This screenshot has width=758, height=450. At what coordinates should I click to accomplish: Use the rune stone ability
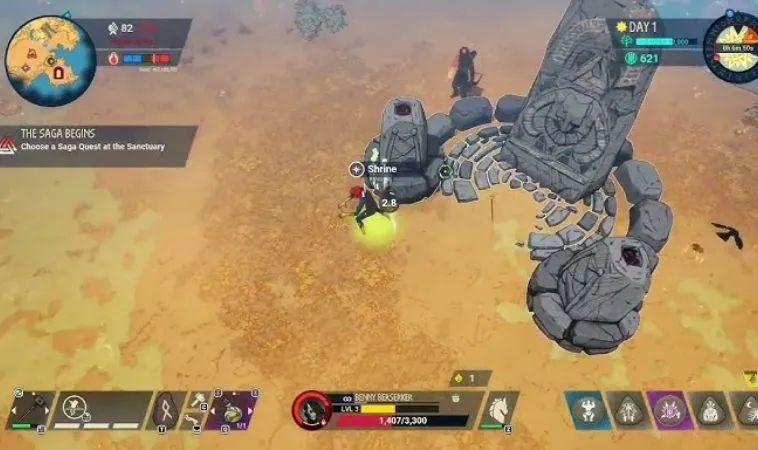[165, 410]
